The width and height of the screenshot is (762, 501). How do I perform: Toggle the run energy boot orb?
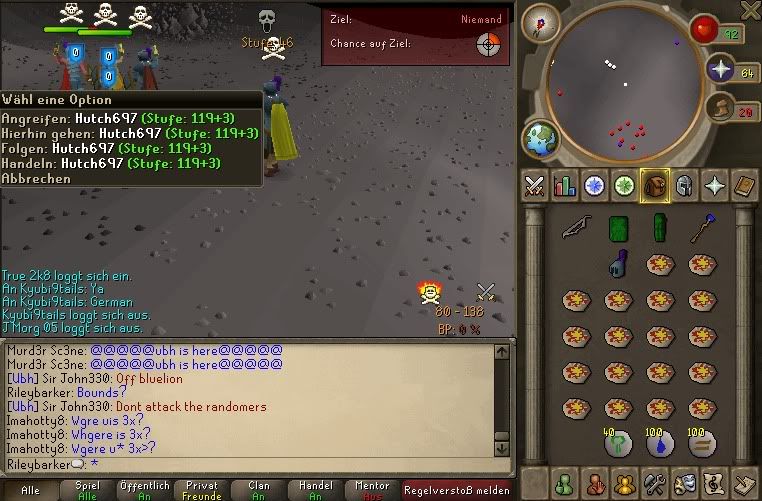coord(722,108)
